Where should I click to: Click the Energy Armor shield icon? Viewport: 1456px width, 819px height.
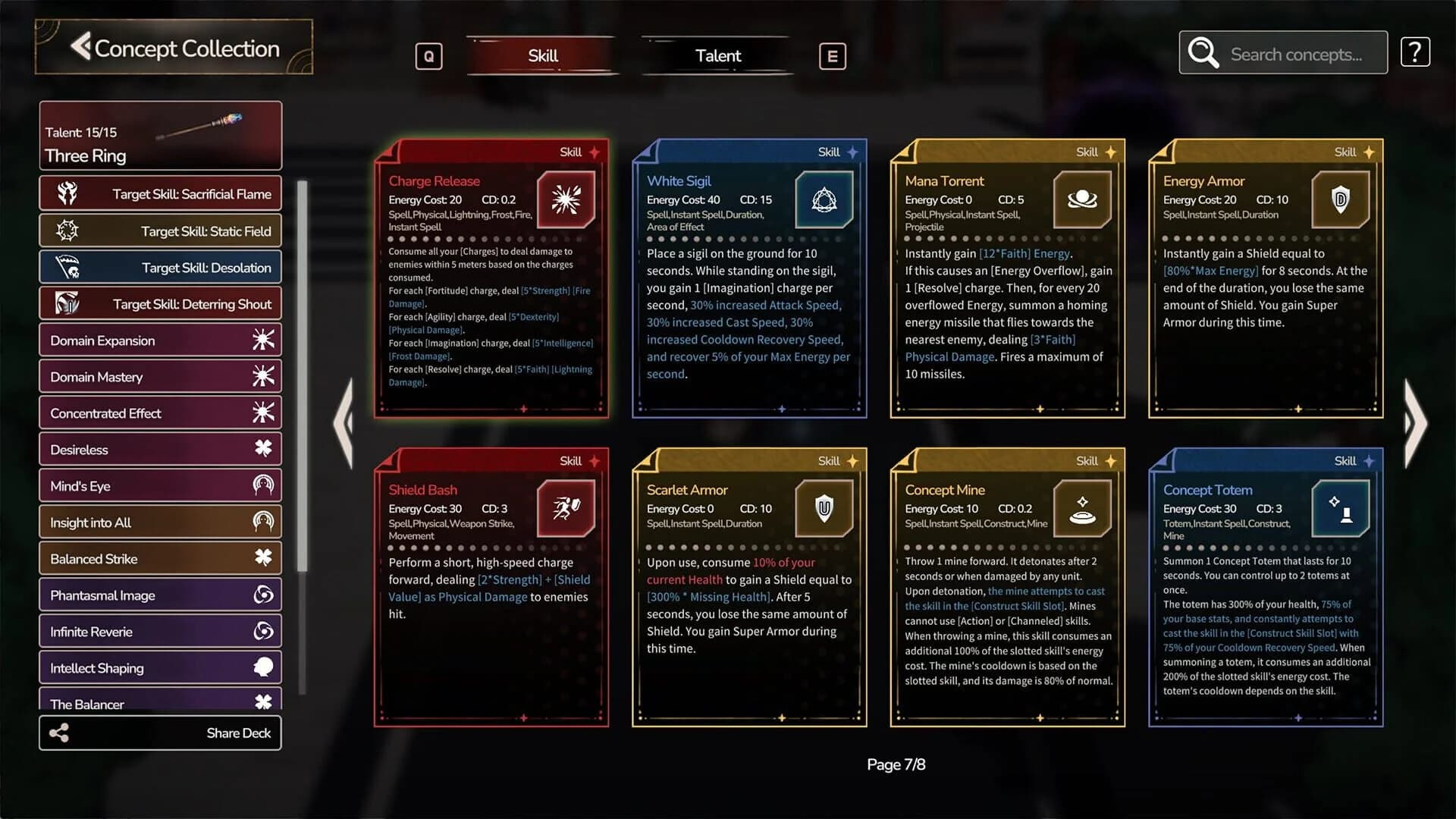coord(1340,199)
